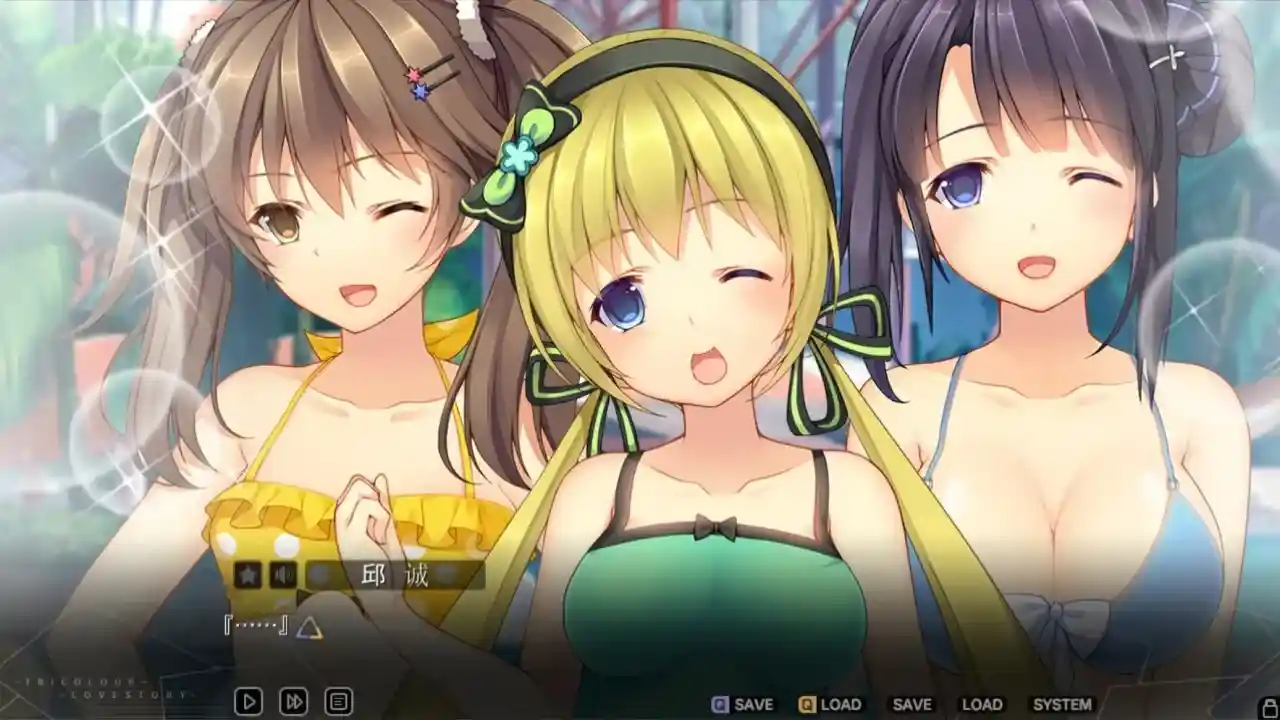This screenshot has height=720, width=1280.
Task: Open the message backlog with the log icon
Action: [337, 703]
